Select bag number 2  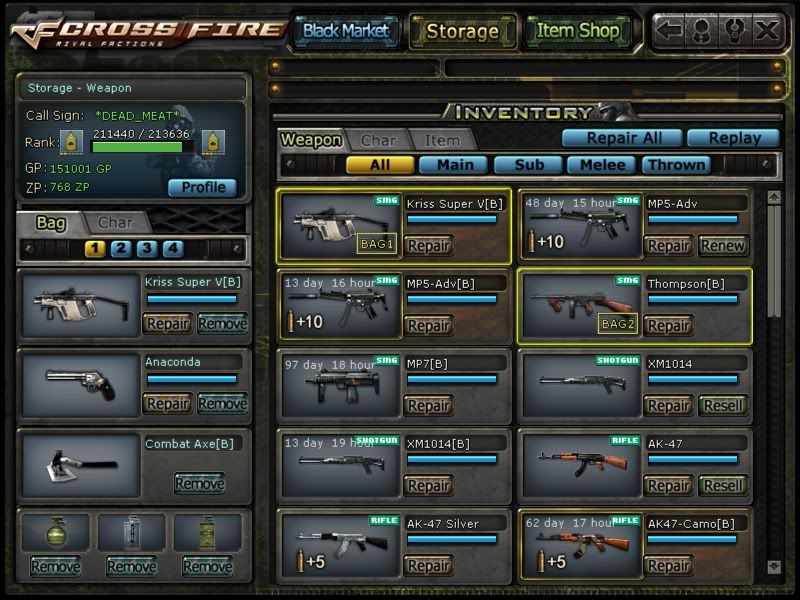[x=121, y=249]
